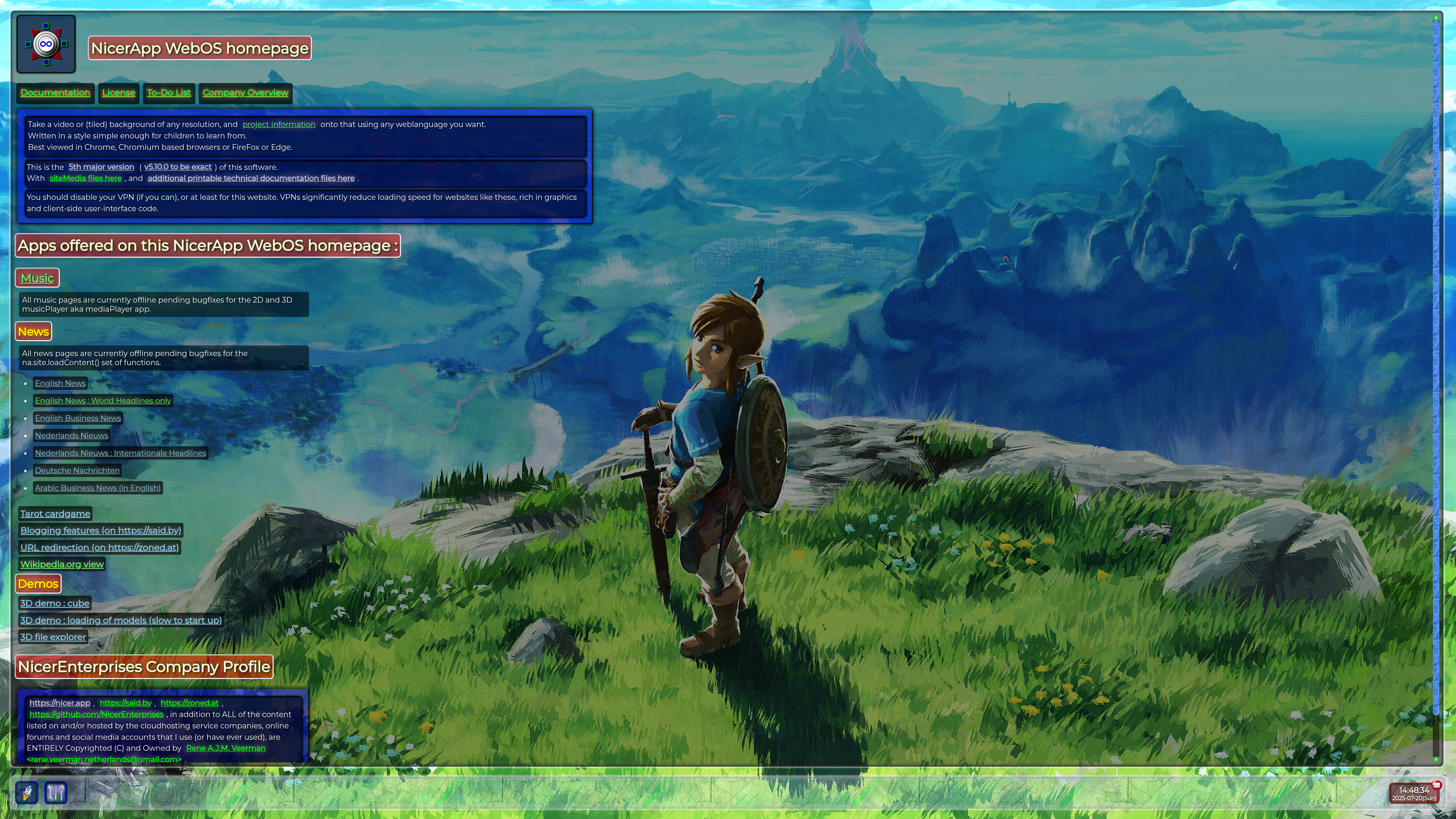Open the Documentation link

(x=55, y=93)
